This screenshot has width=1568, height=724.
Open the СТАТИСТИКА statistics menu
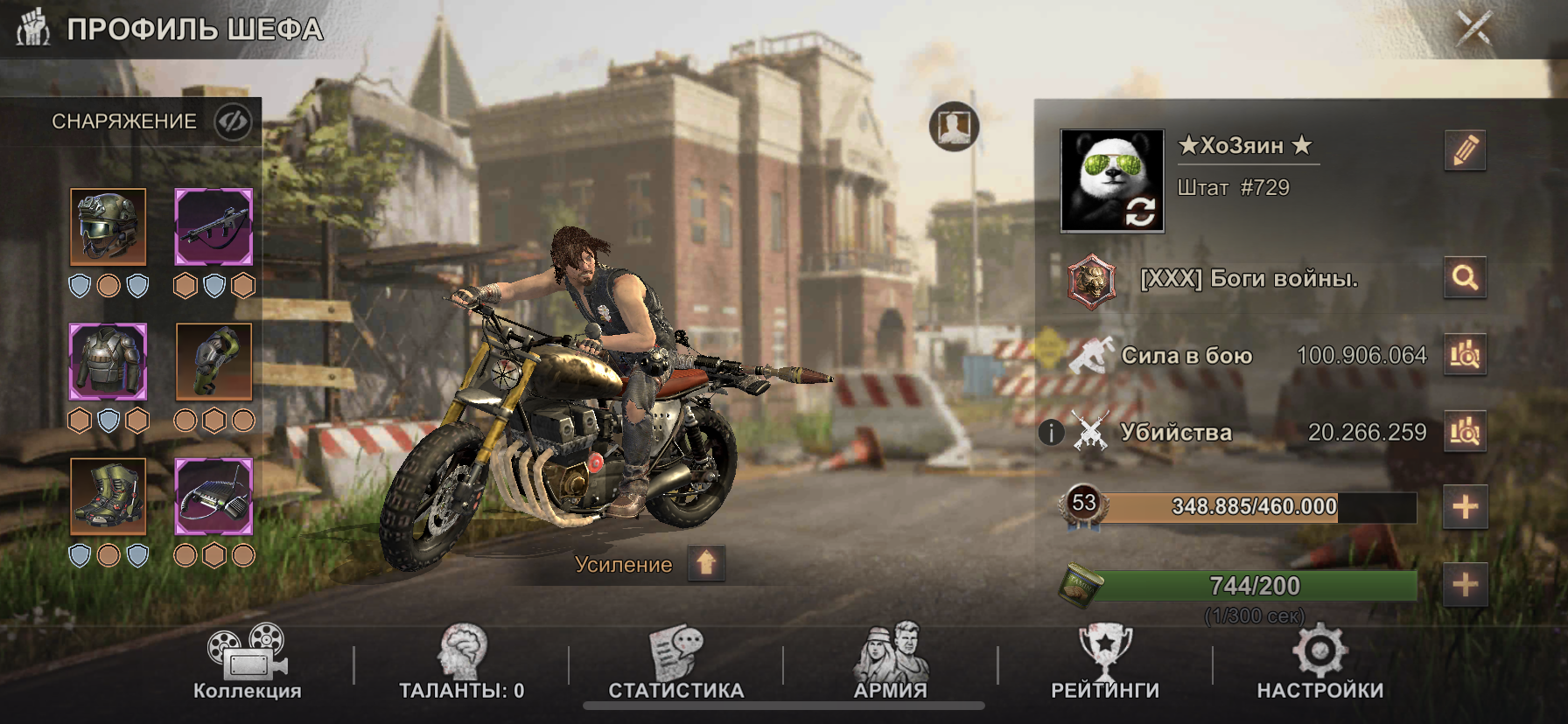point(675,664)
